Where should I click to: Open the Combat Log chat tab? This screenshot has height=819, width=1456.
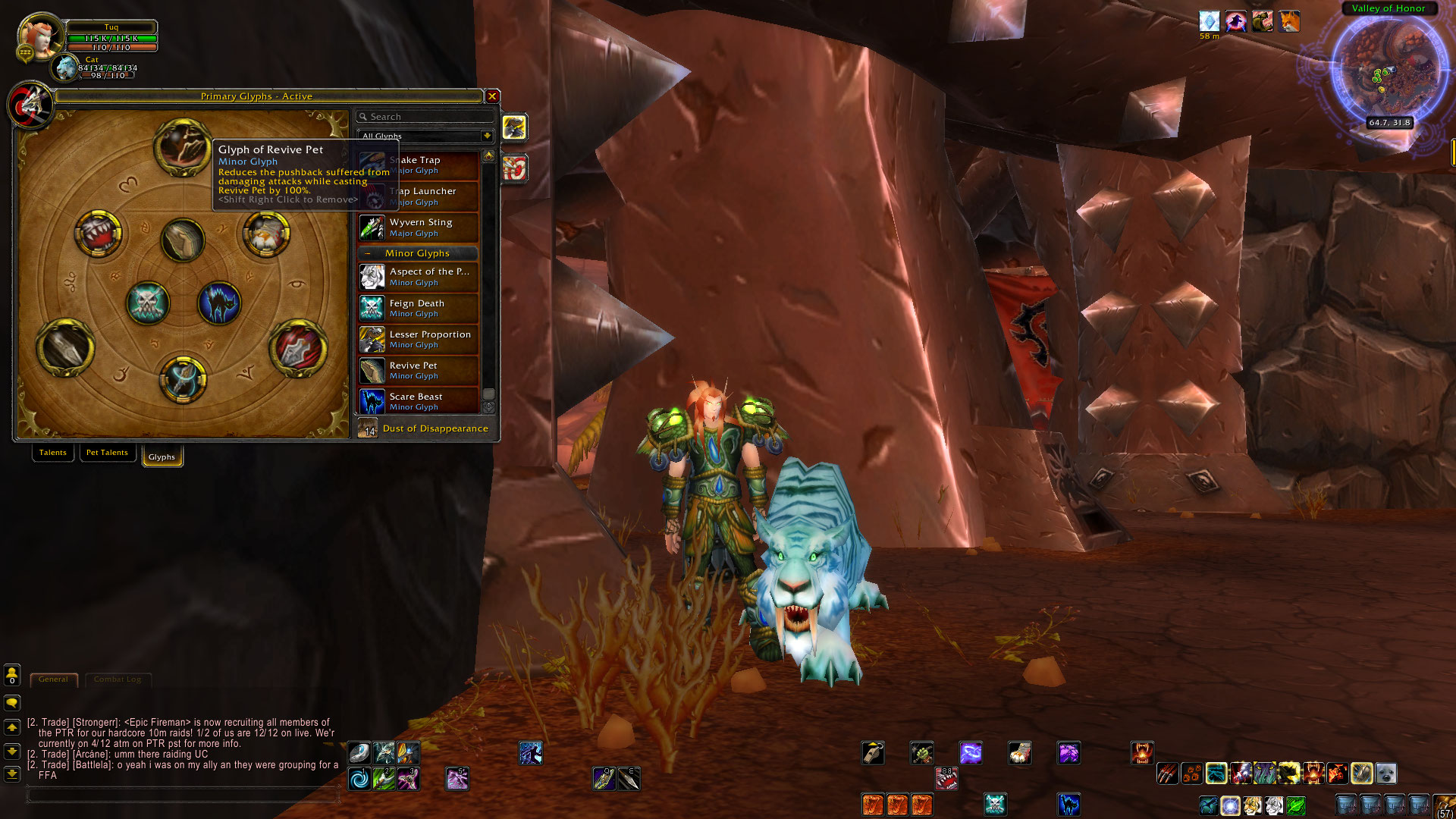coord(118,680)
